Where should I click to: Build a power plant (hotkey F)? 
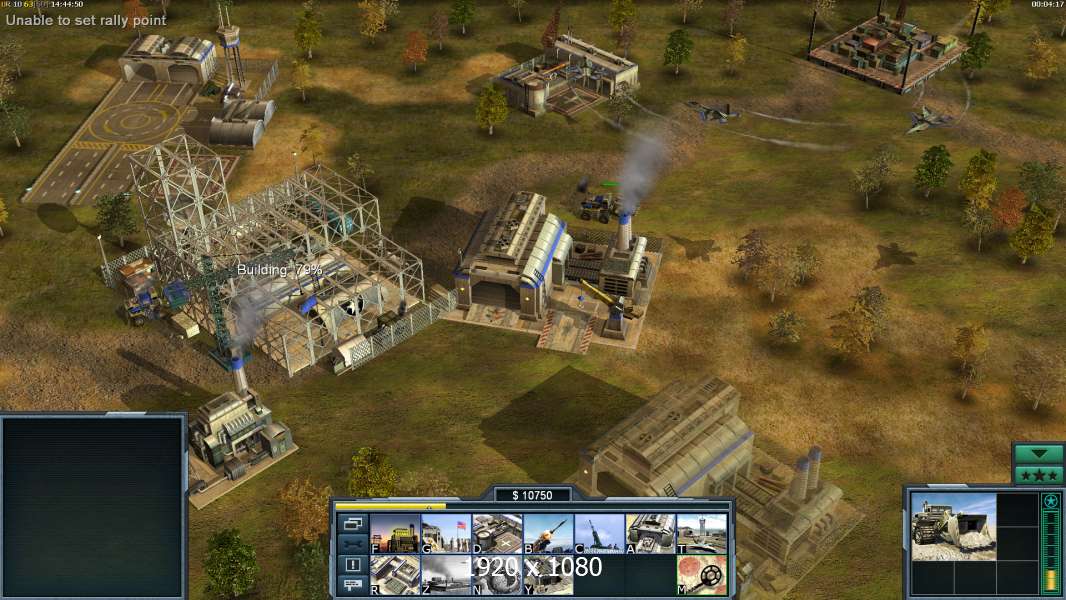[x=395, y=533]
